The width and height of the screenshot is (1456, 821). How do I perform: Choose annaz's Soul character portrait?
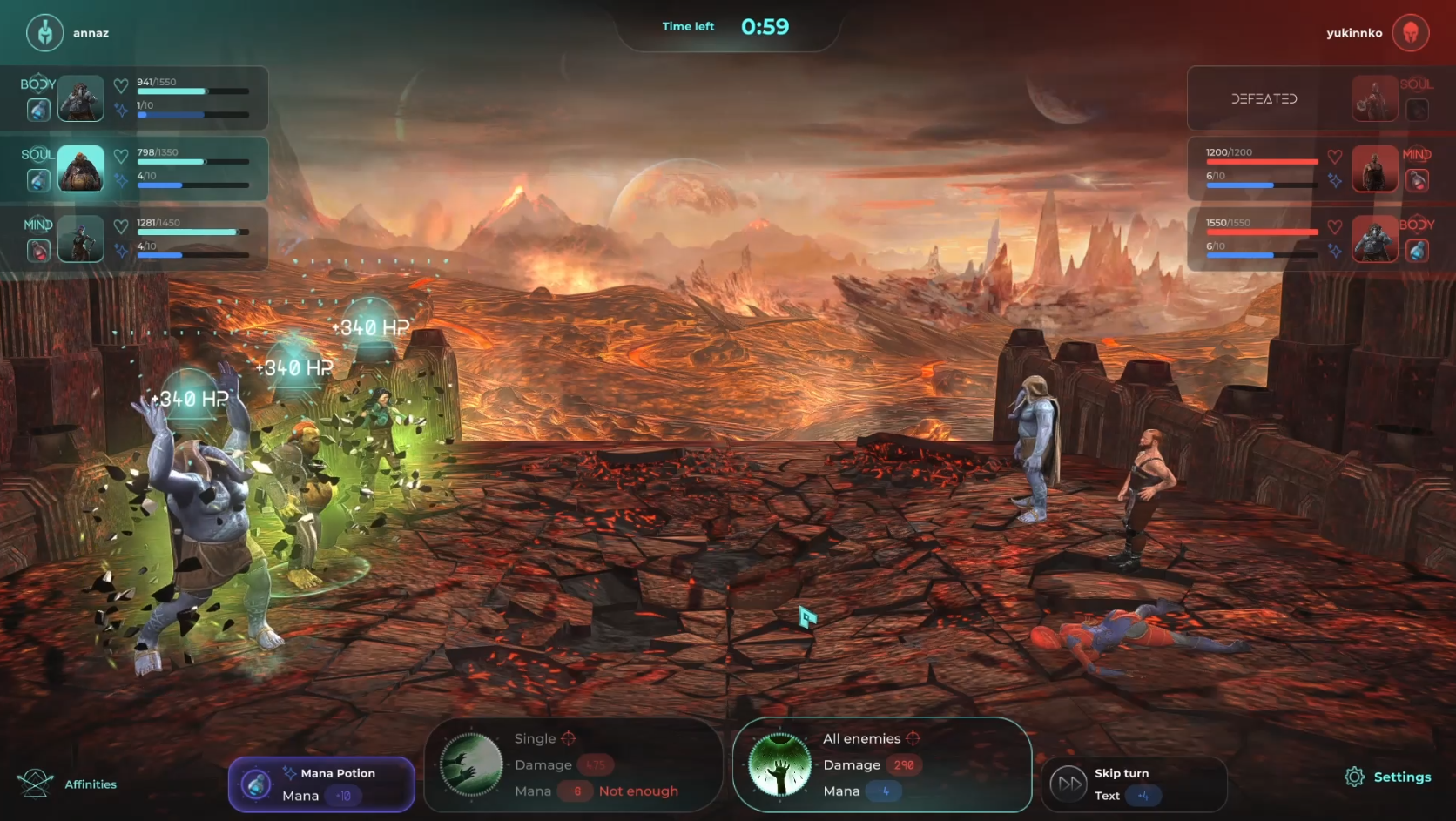coord(81,169)
